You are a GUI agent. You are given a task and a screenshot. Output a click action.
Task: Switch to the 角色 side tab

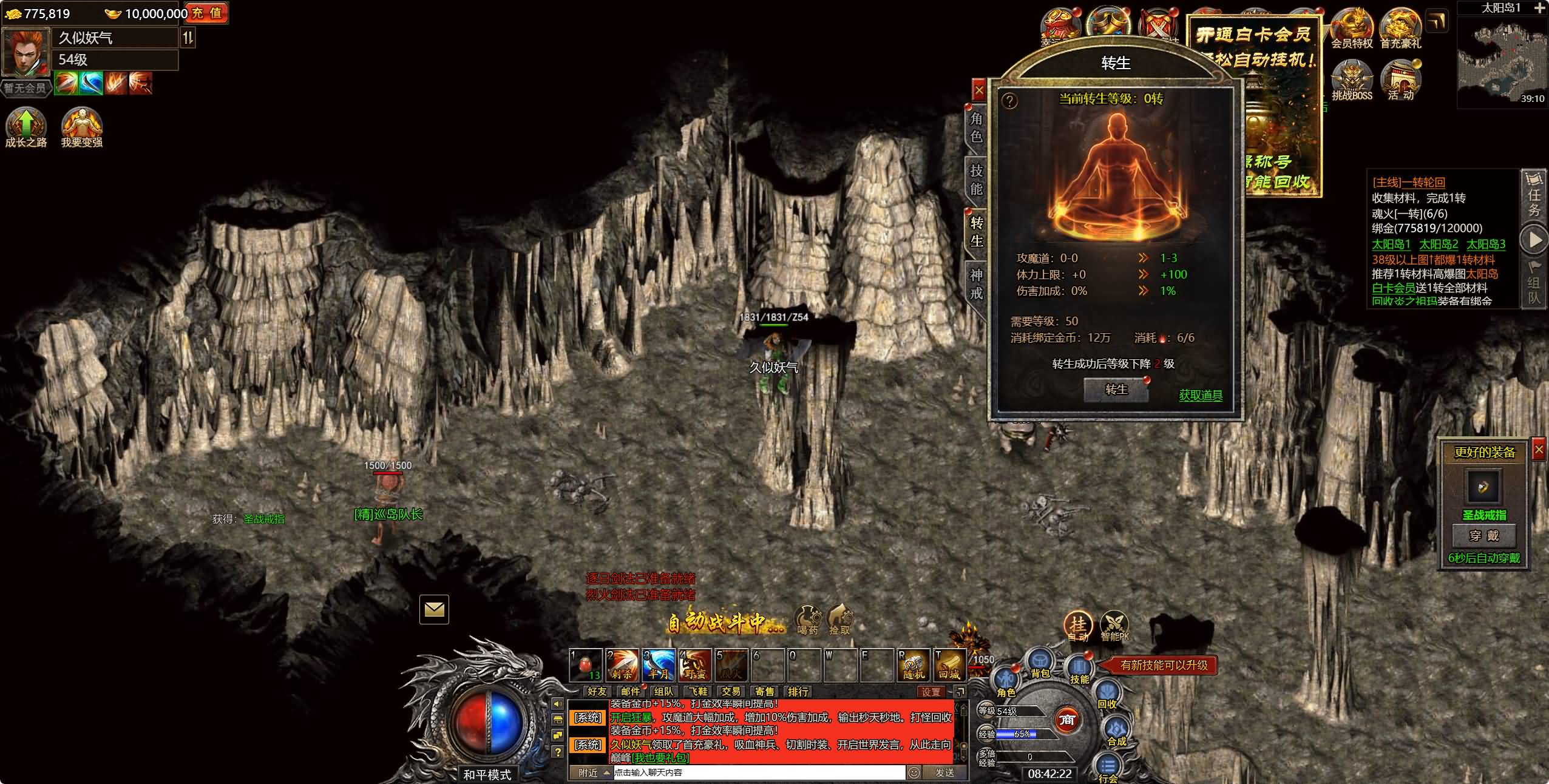coord(976,127)
